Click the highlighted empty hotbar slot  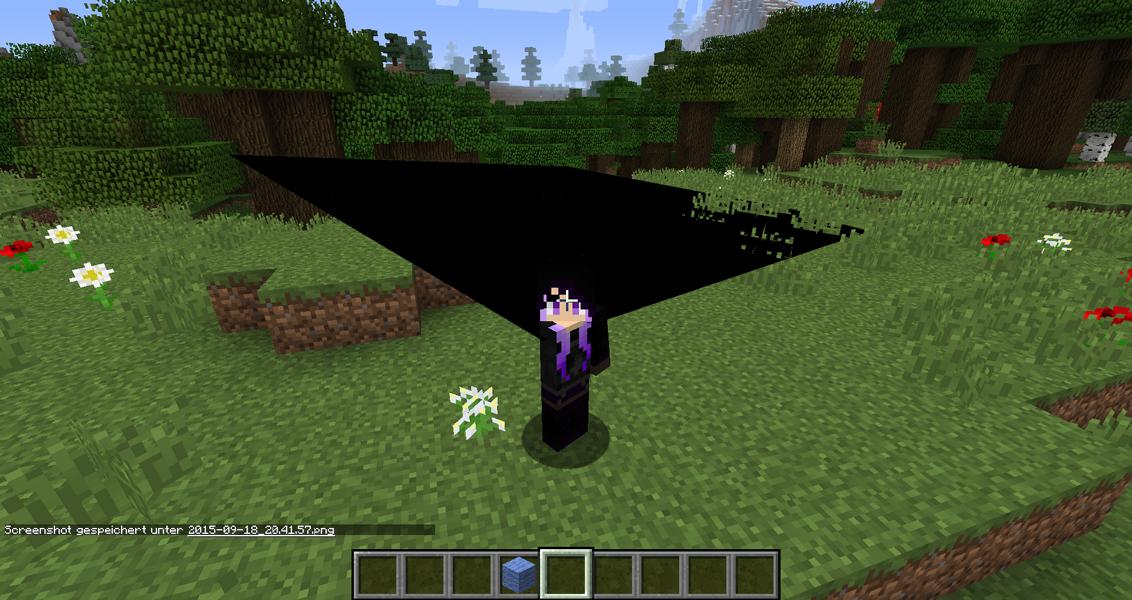tap(566, 574)
